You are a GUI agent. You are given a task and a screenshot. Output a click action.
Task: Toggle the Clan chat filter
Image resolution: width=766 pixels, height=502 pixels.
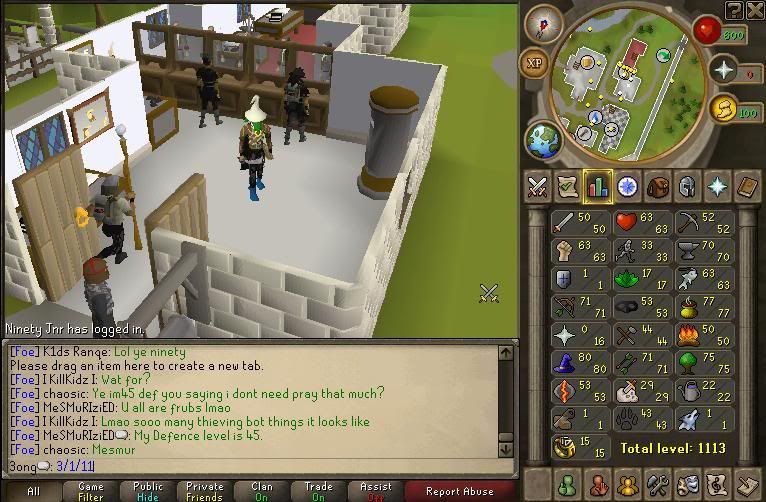[261, 490]
